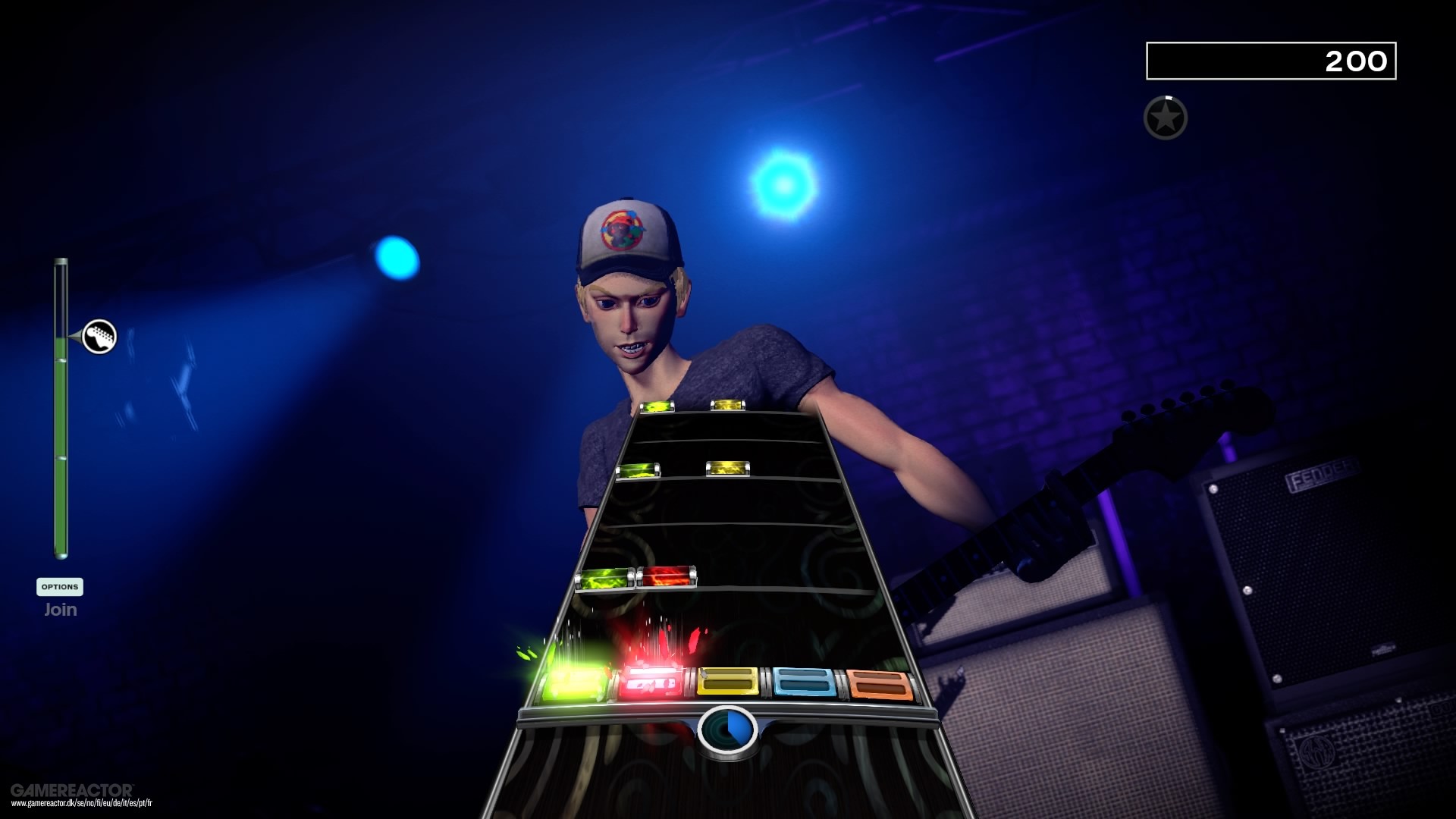Image resolution: width=1456 pixels, height=819 pixels.
Task: Collapse the note highway track
Action: click(x=728, y=569)
